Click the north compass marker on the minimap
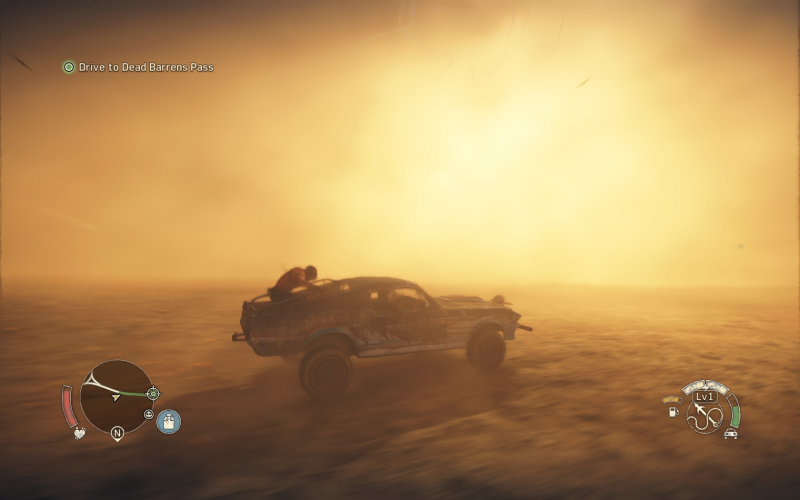This screenshot has height=500, width=800. pos(117,434)
